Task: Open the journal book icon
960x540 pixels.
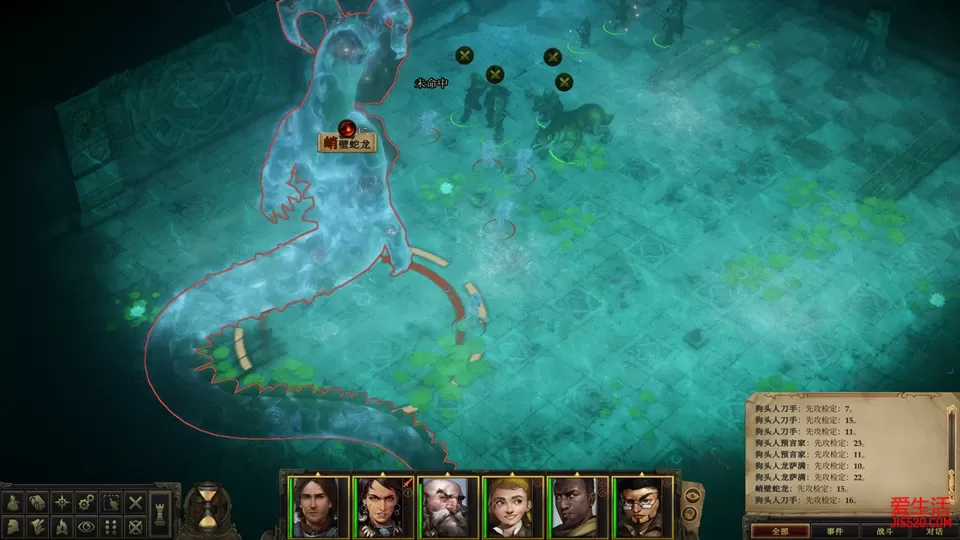Action: point(38,502)
